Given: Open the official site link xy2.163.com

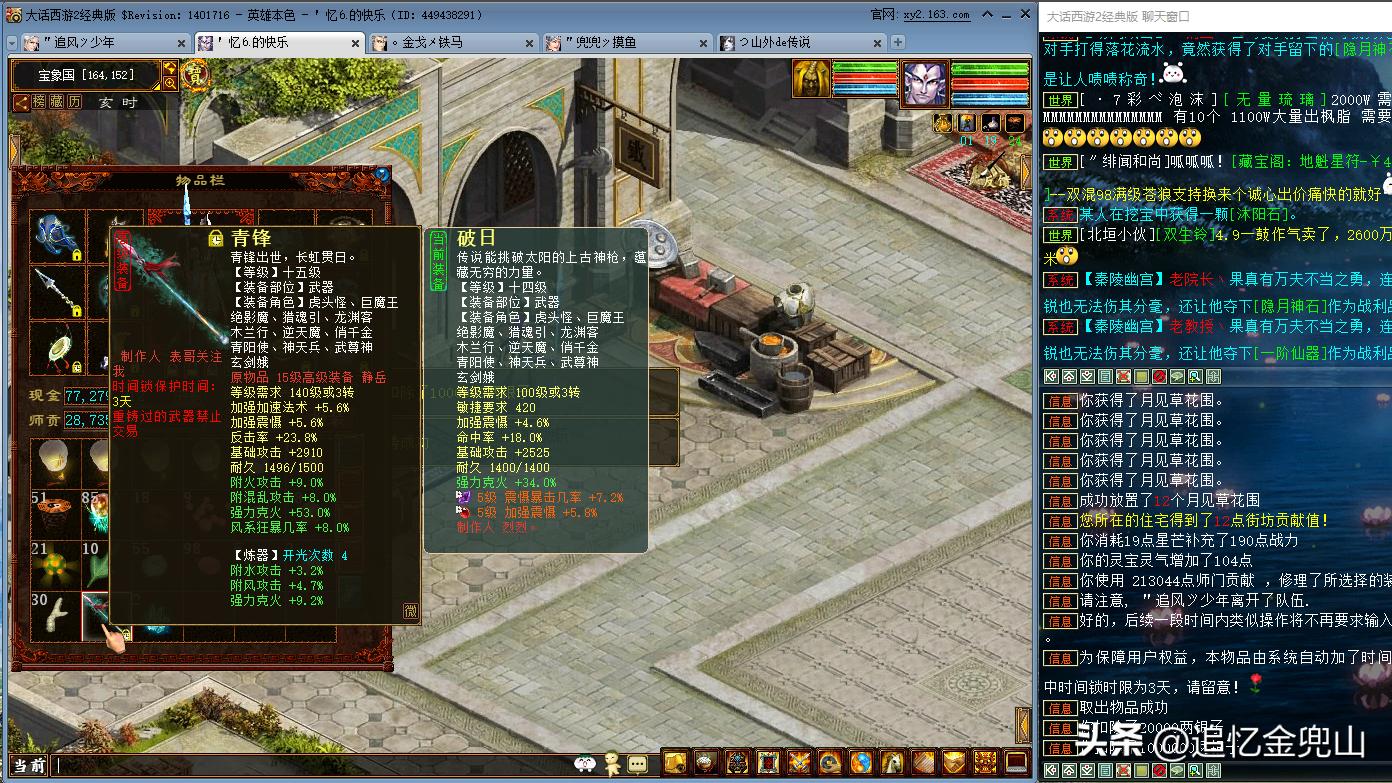Looking at the screenshot, I should (935, 14).
